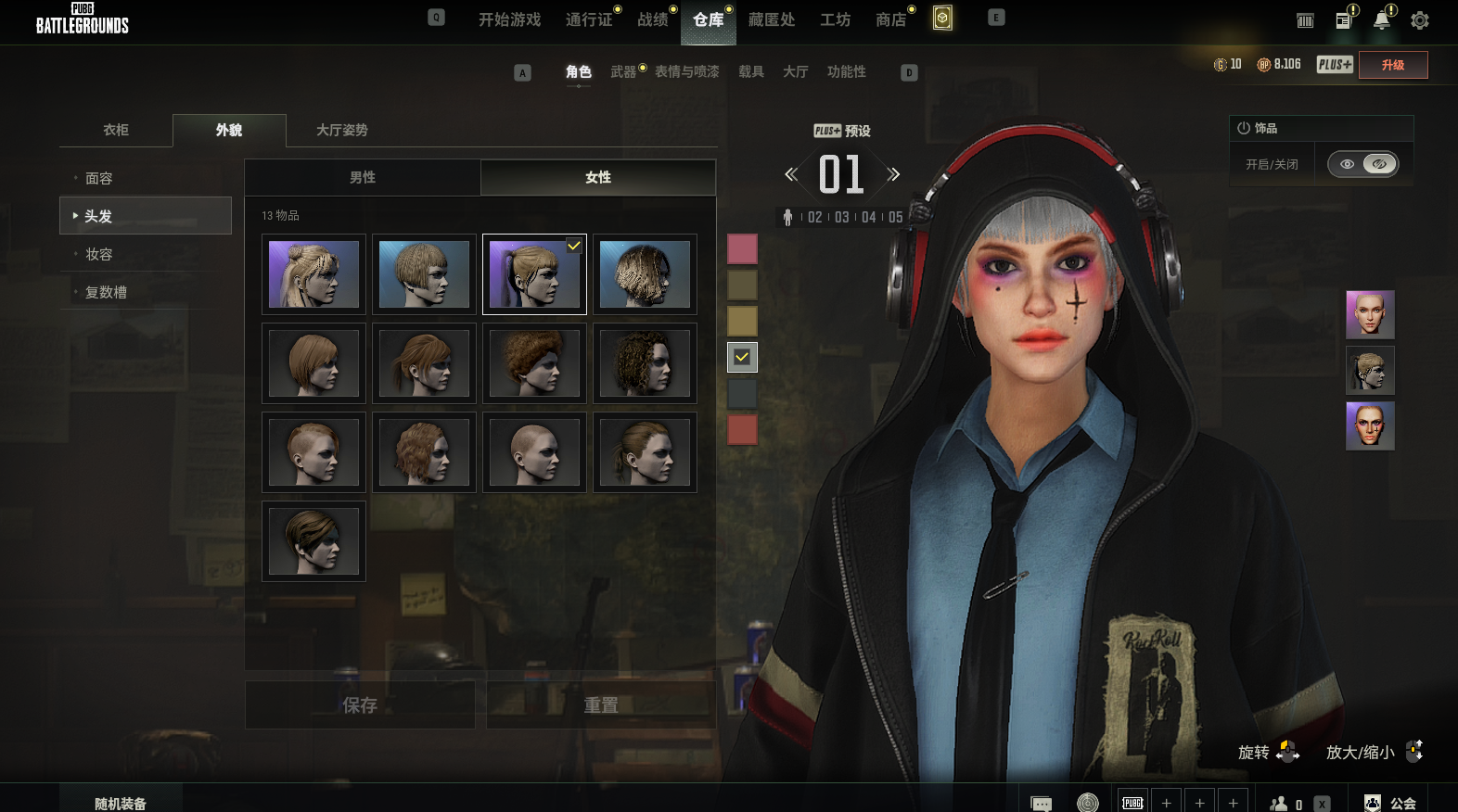
Task: Go to the 通行证 pass page
Action: click(x=589, y=19)
